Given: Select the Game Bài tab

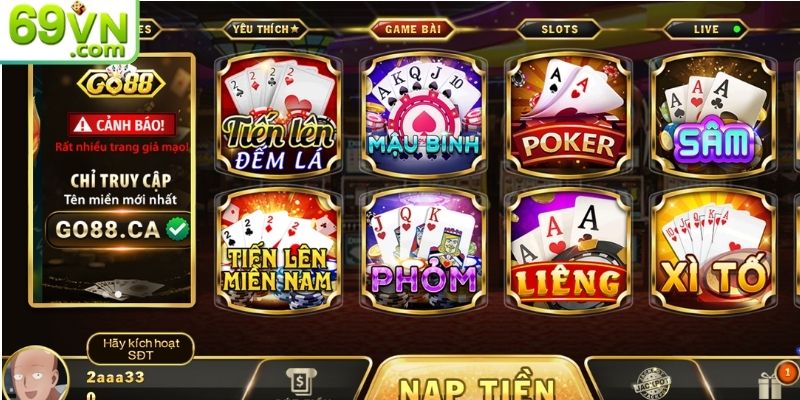Looking at the screenshot, I should tap(412, 29).
